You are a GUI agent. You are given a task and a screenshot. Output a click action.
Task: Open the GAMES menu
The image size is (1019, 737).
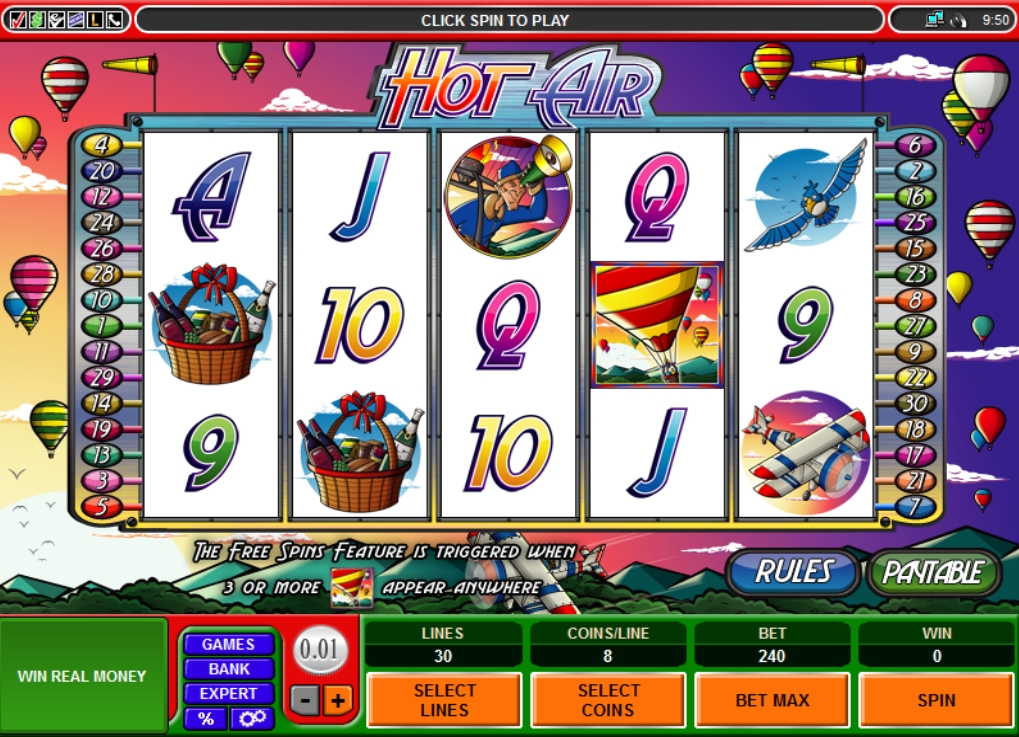pyautogui.click(x=228, y=645)
